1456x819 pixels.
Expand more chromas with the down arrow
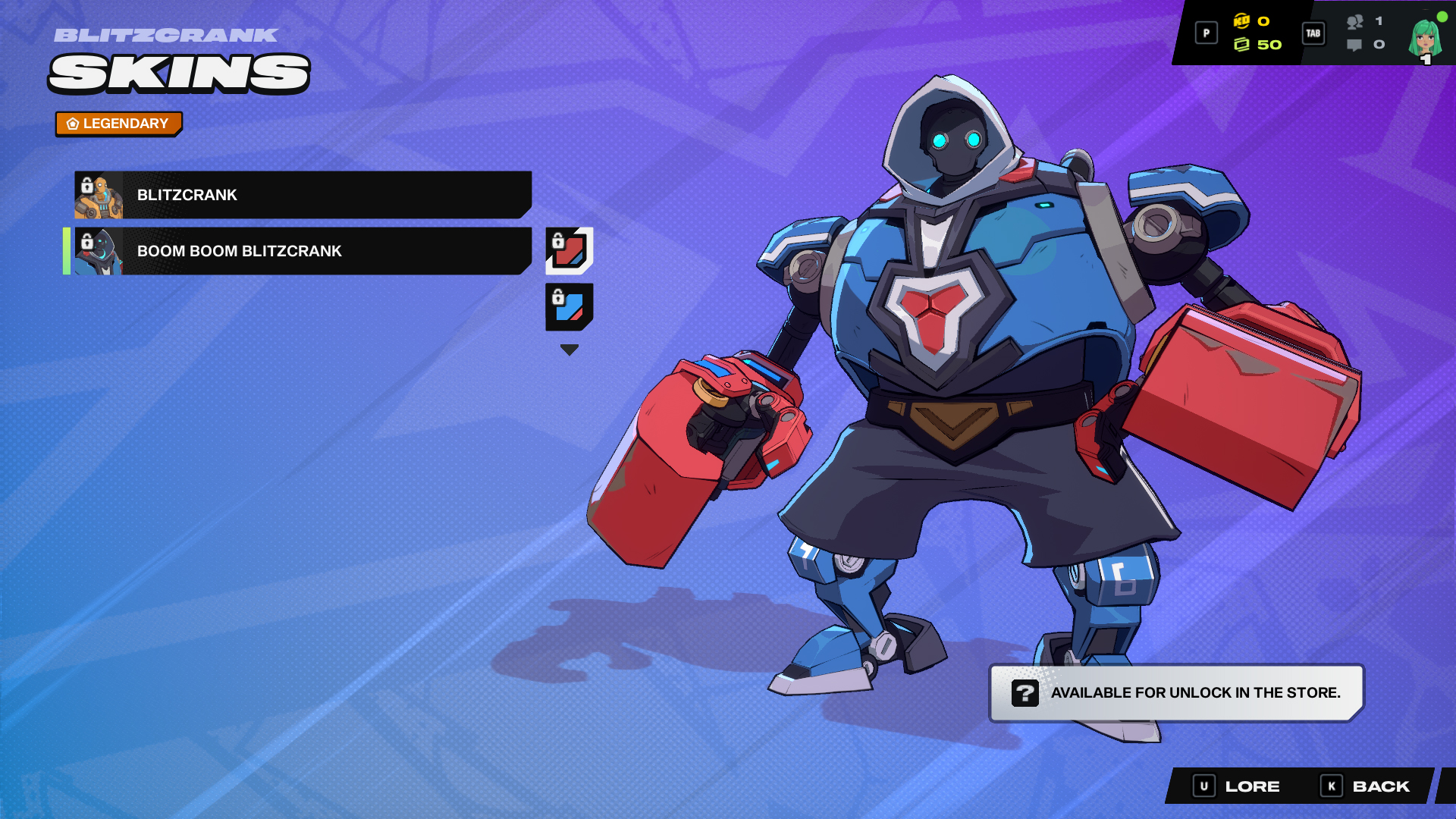[568, 349]
